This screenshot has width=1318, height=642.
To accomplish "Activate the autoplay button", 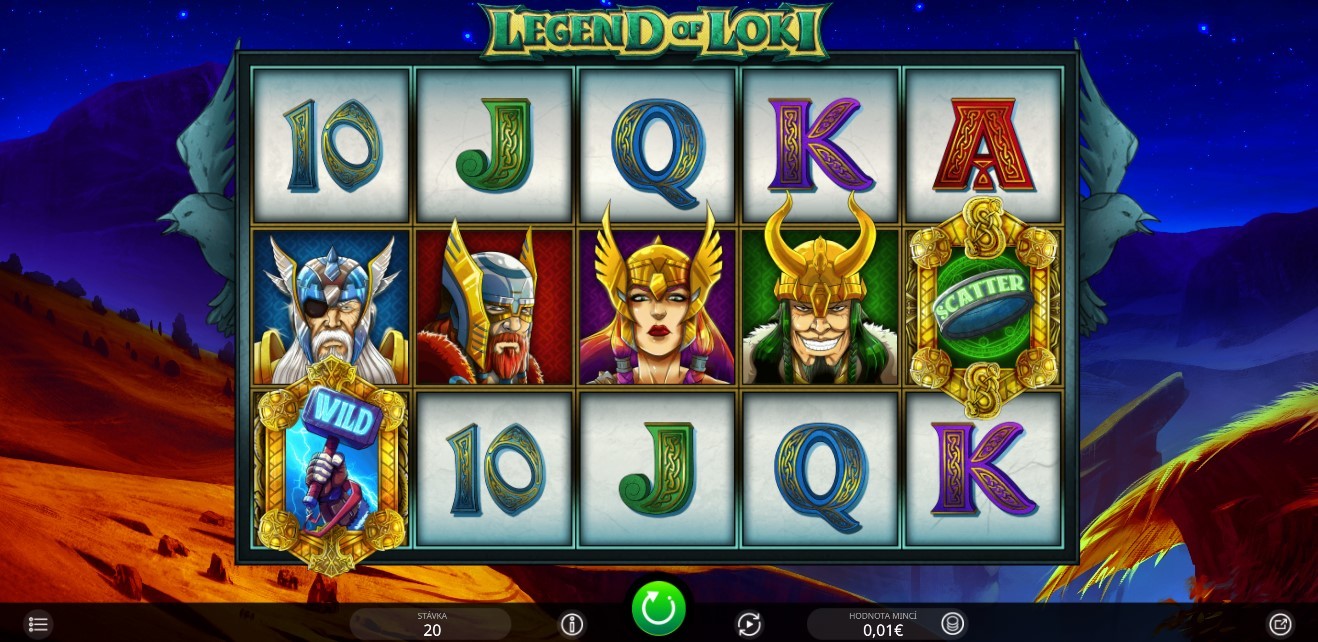I will click(749, 624).
